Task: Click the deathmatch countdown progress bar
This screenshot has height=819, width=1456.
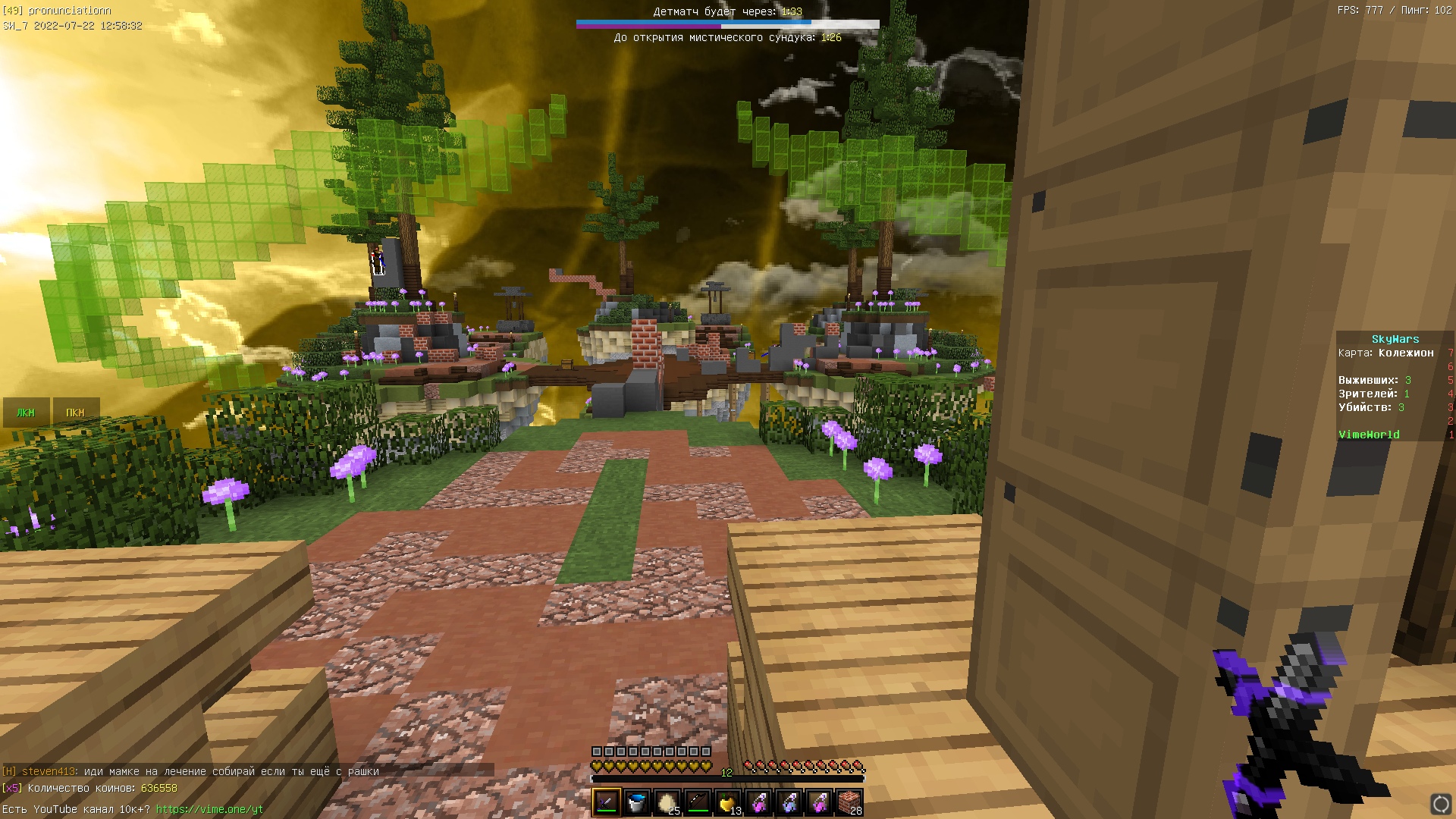Action: tap(726, 24)
